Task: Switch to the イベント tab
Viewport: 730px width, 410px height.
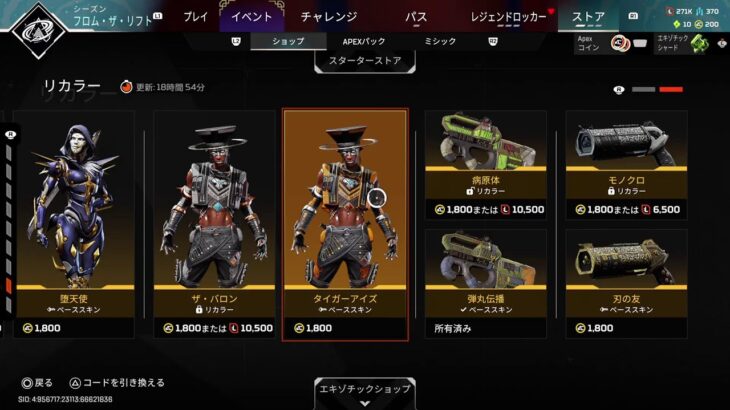Action: click(x=251, y=16)
